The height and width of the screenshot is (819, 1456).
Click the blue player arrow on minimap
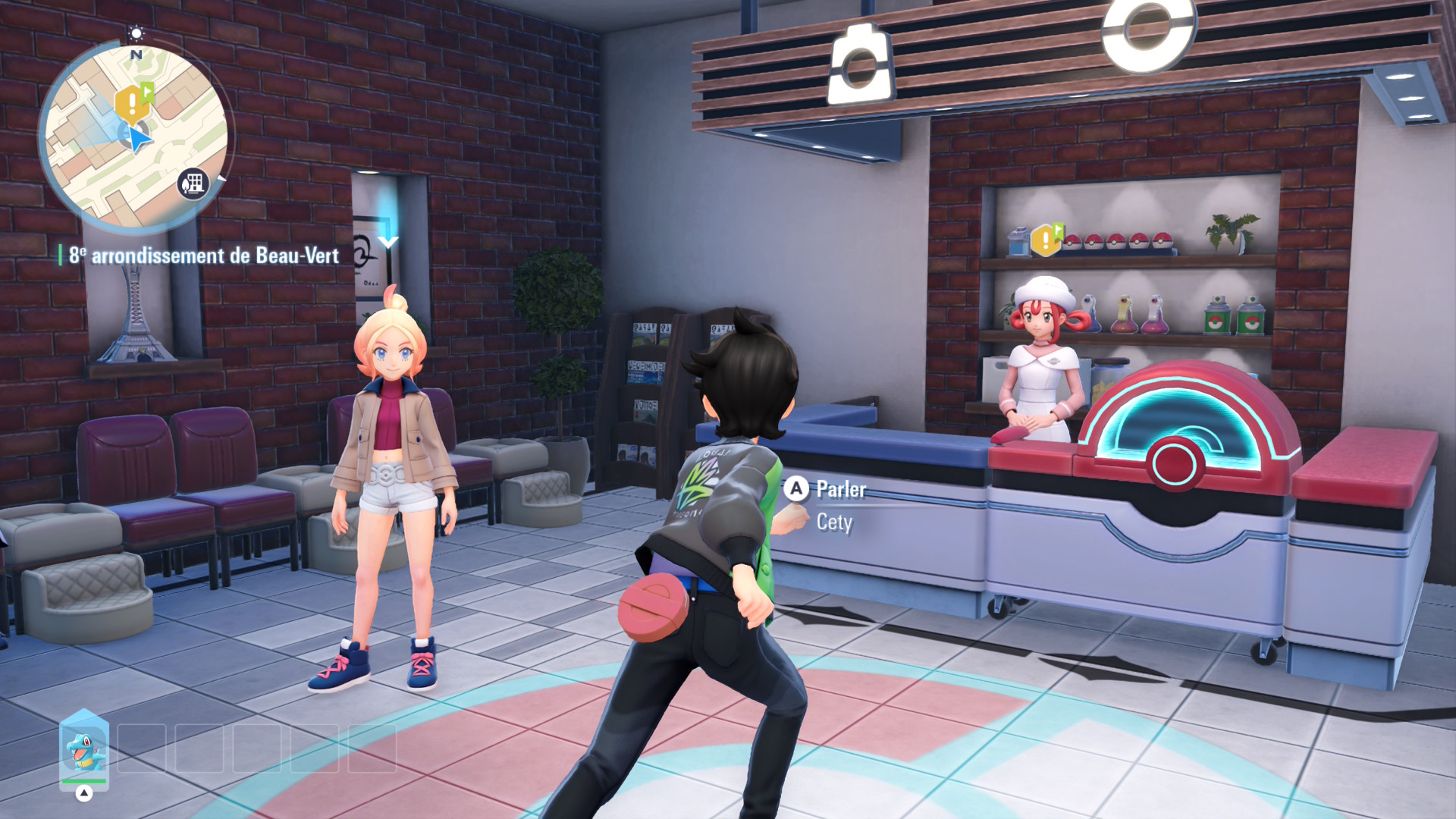(x=137, y=140)
